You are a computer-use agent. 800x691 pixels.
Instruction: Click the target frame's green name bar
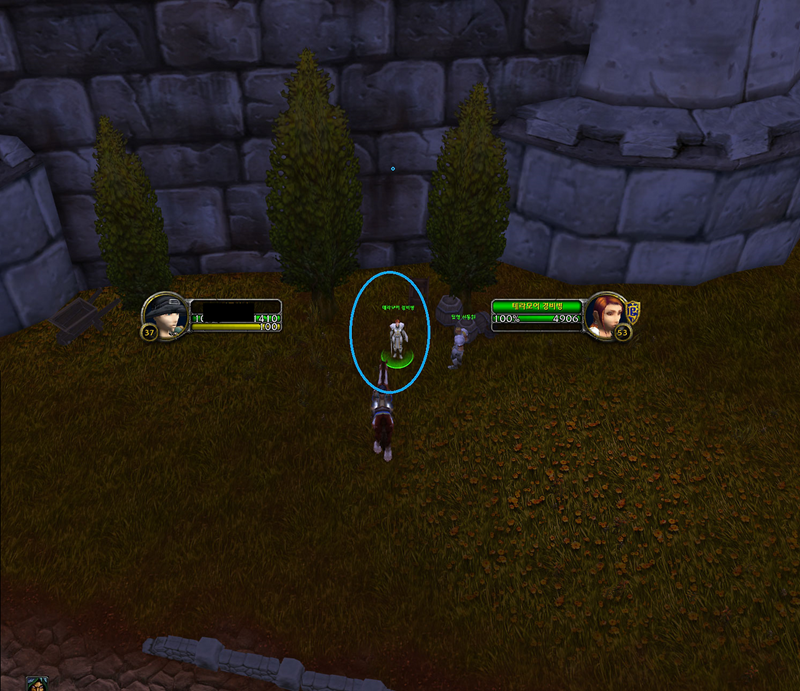pos(536,307)
